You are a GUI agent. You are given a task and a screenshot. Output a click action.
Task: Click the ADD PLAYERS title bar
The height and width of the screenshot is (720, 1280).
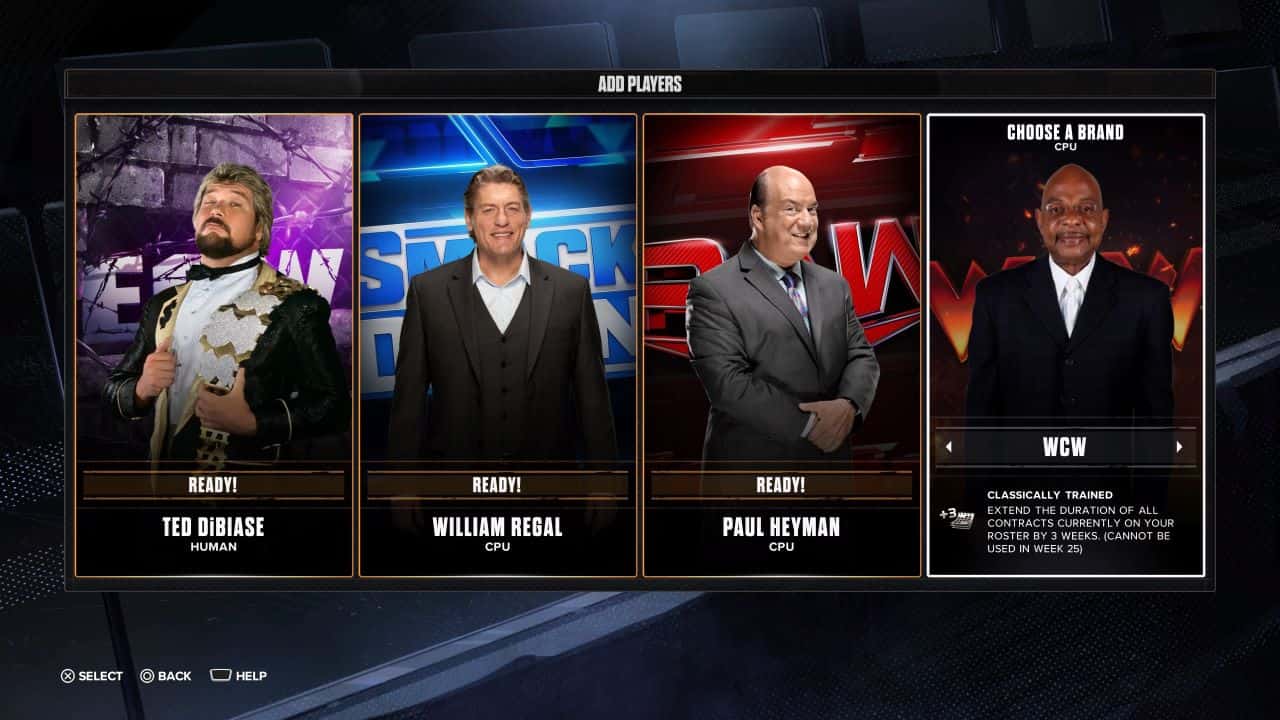point(640,85)
